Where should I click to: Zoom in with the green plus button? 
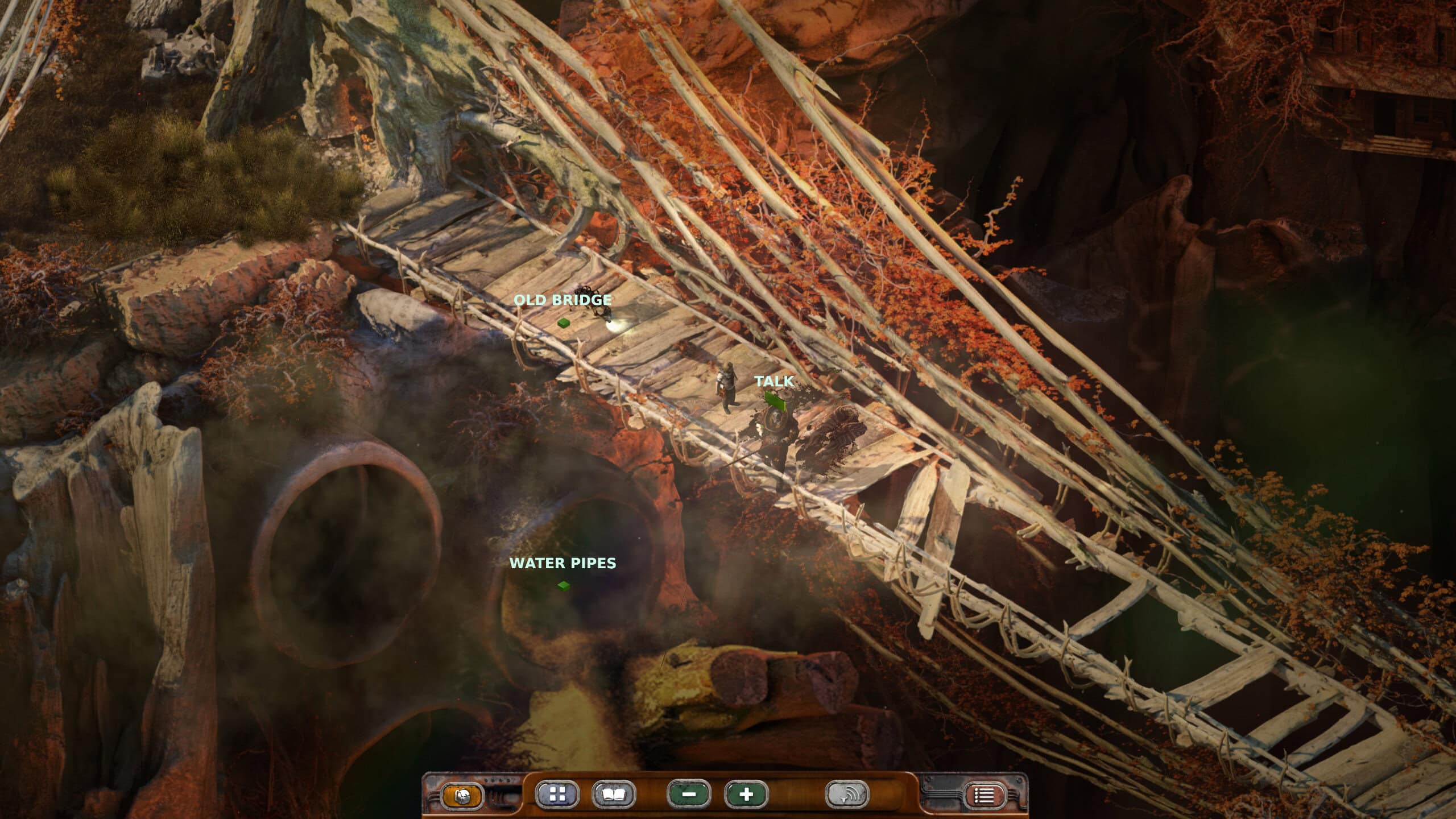tap(746, 795)
